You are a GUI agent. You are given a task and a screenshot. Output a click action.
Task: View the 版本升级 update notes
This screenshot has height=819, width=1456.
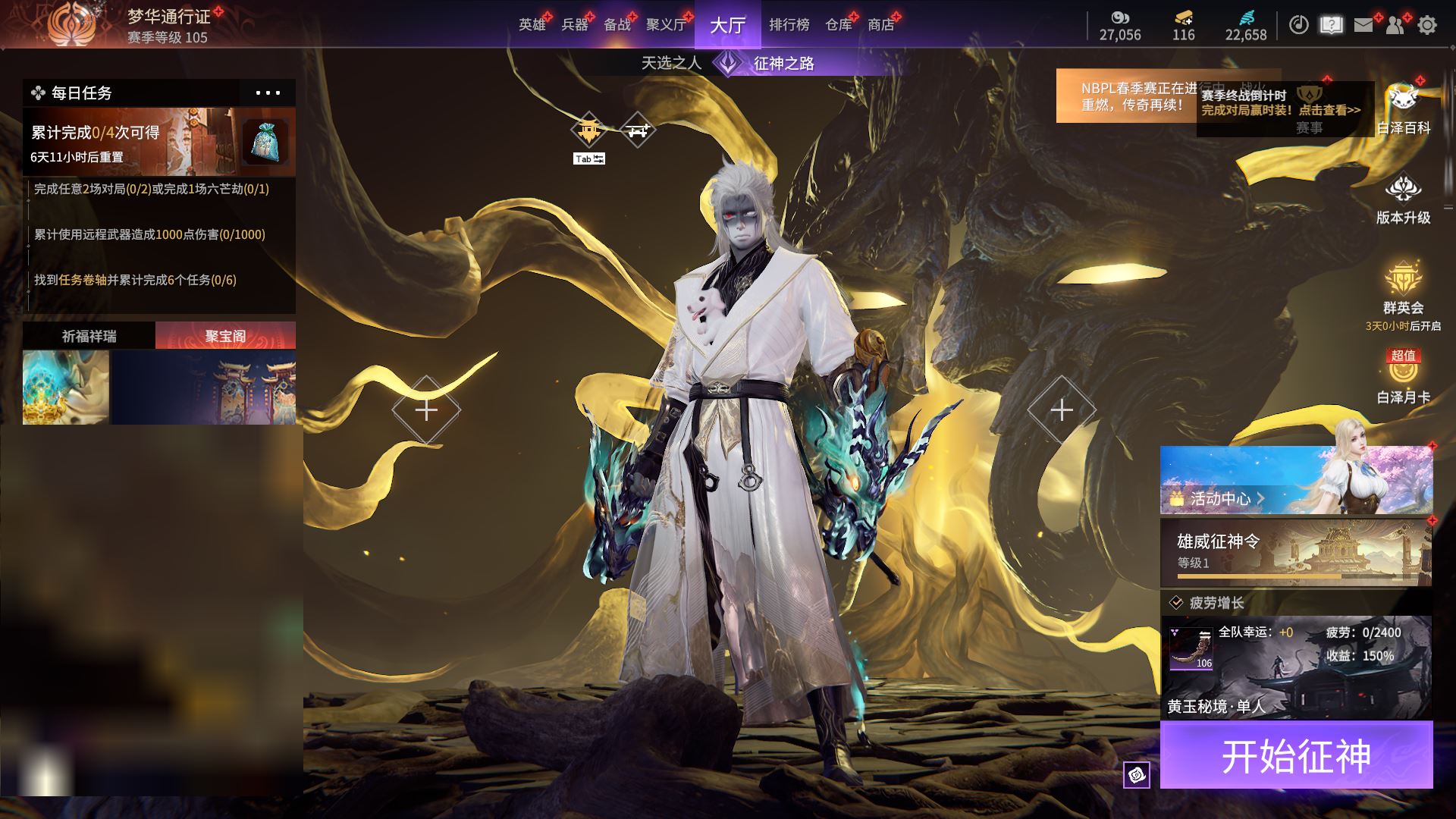1403,200
